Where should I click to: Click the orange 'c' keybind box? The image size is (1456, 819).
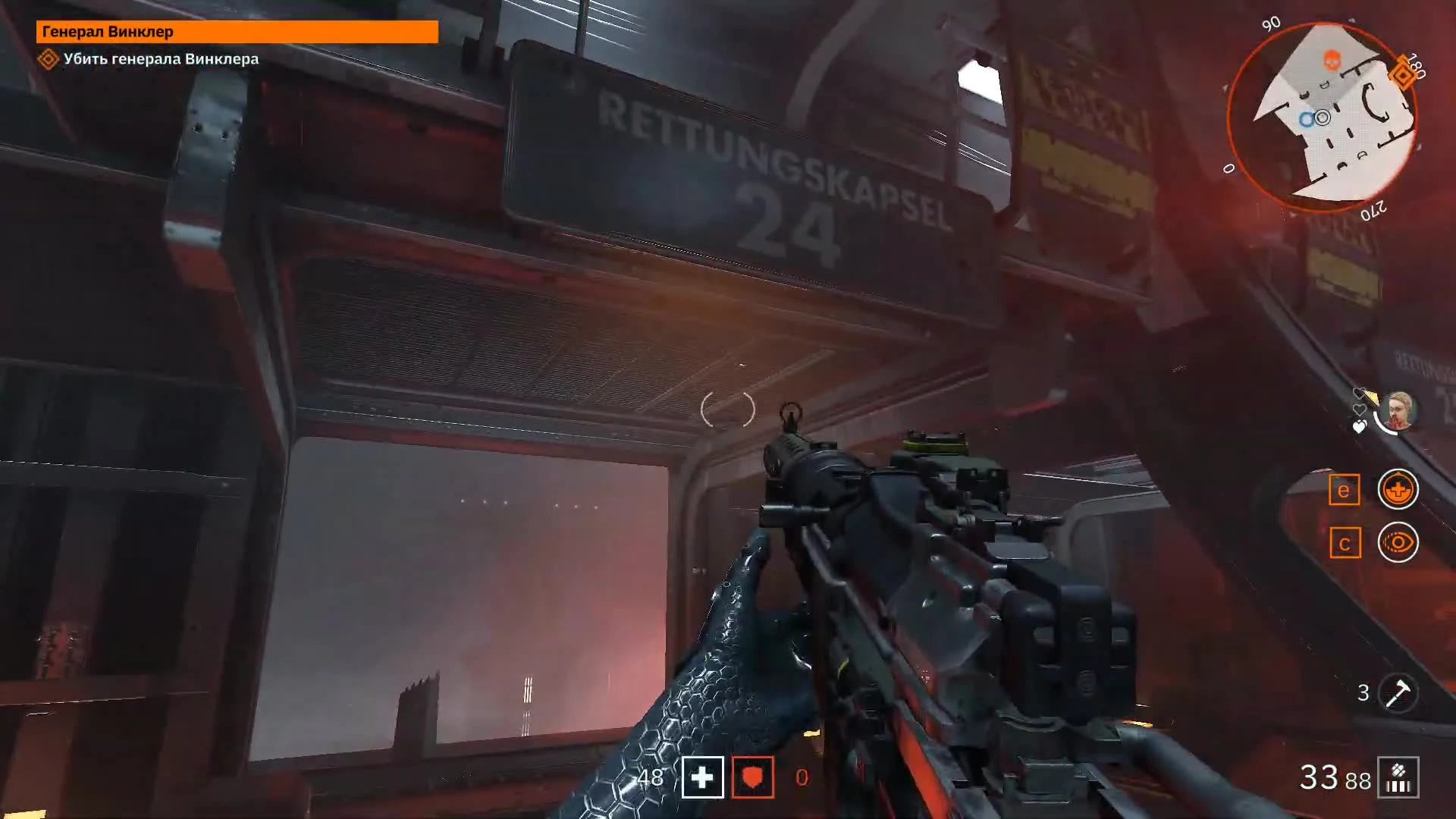1345,543
